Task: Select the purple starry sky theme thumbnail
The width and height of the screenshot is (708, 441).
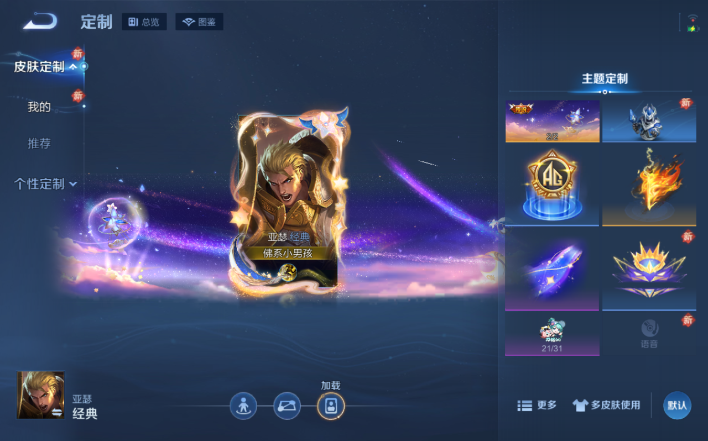Action: click(553, 120)
